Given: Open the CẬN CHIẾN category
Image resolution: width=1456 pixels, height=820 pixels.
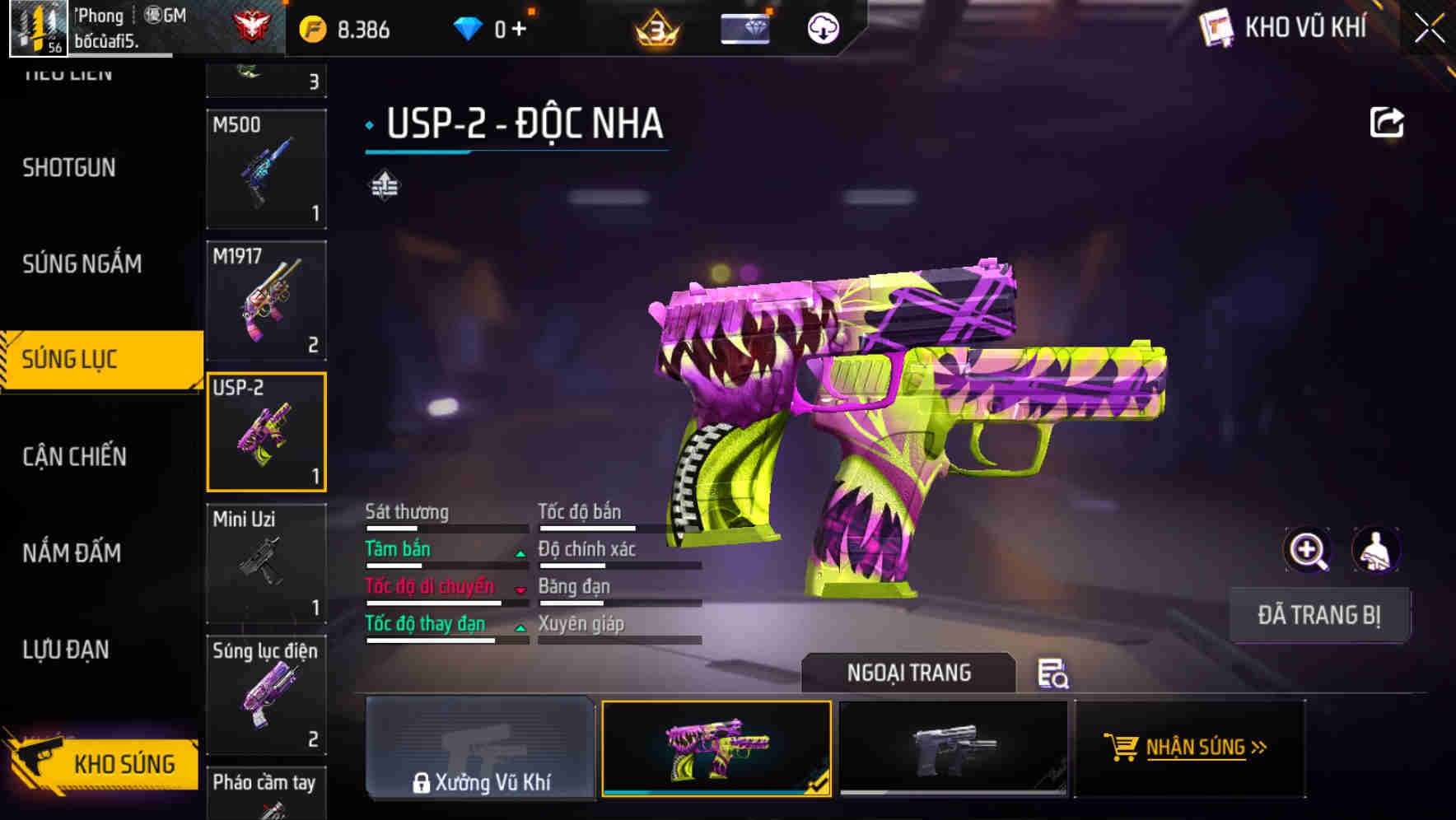Looking at the screenshot, I should (72, 456).
